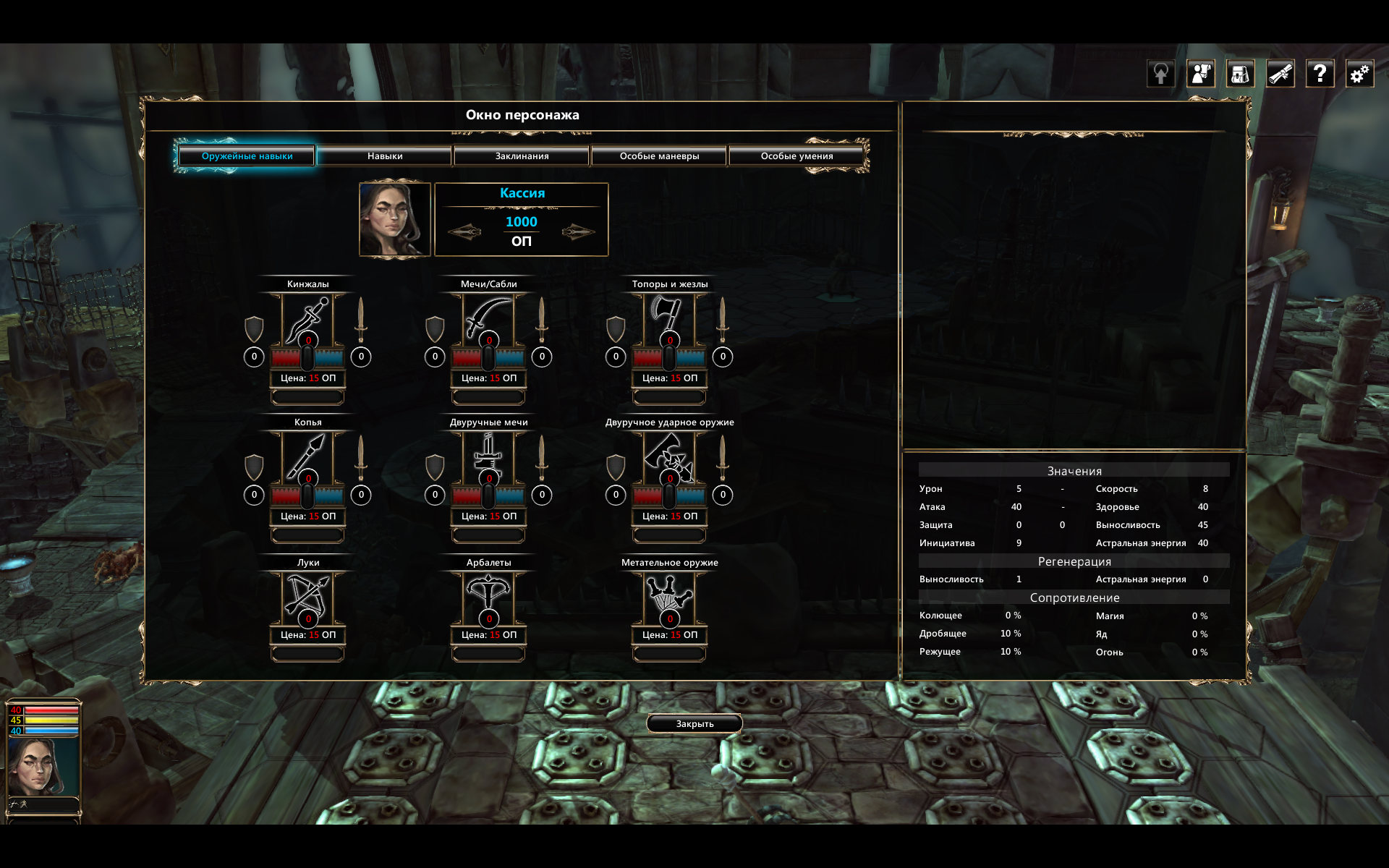The height and width of the screenshot is (868, 1389).
Task: Choose the Арбалеты crossbow skill icon
Action: (488, 596)
